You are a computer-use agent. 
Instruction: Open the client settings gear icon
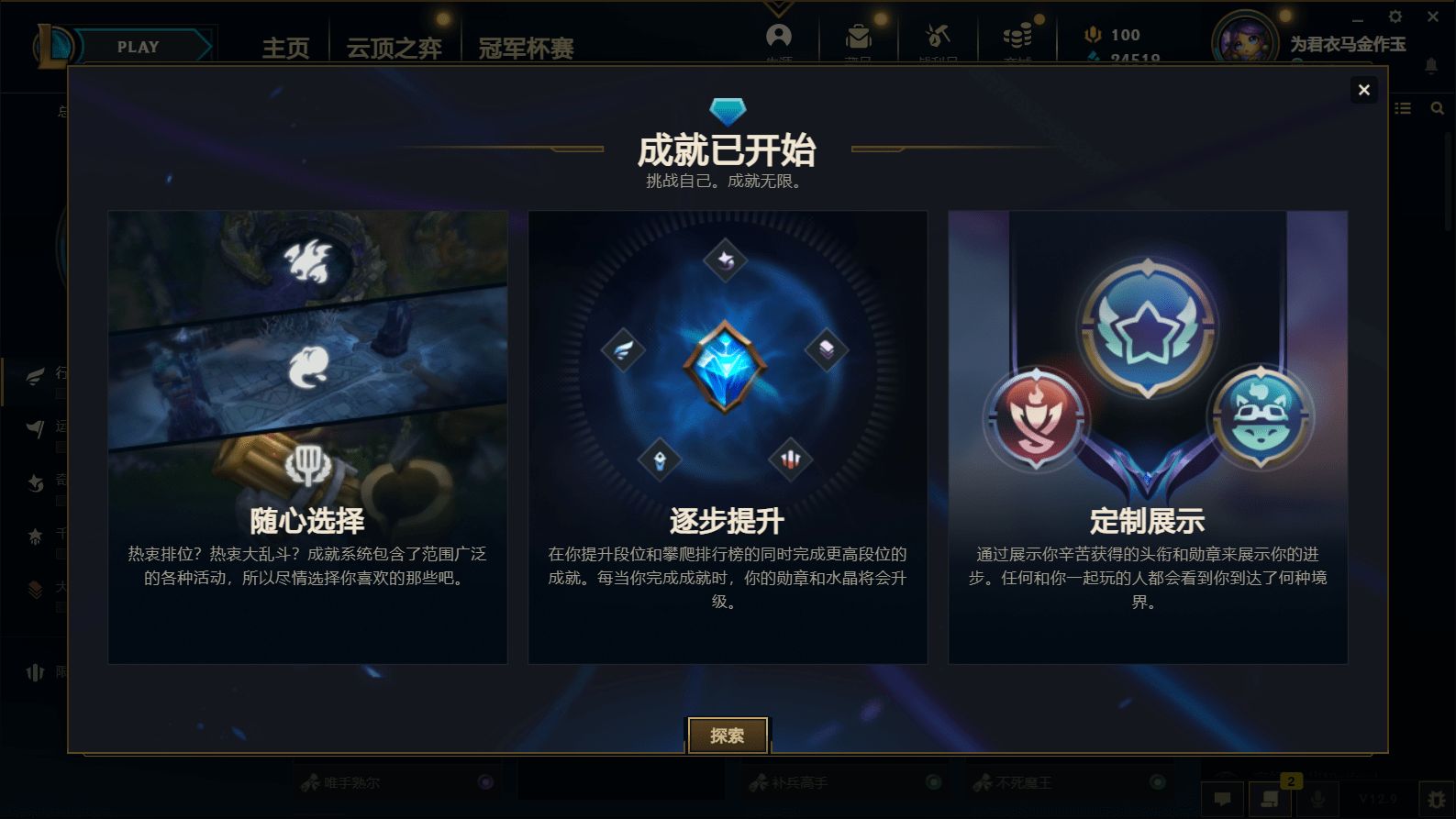1395,17
